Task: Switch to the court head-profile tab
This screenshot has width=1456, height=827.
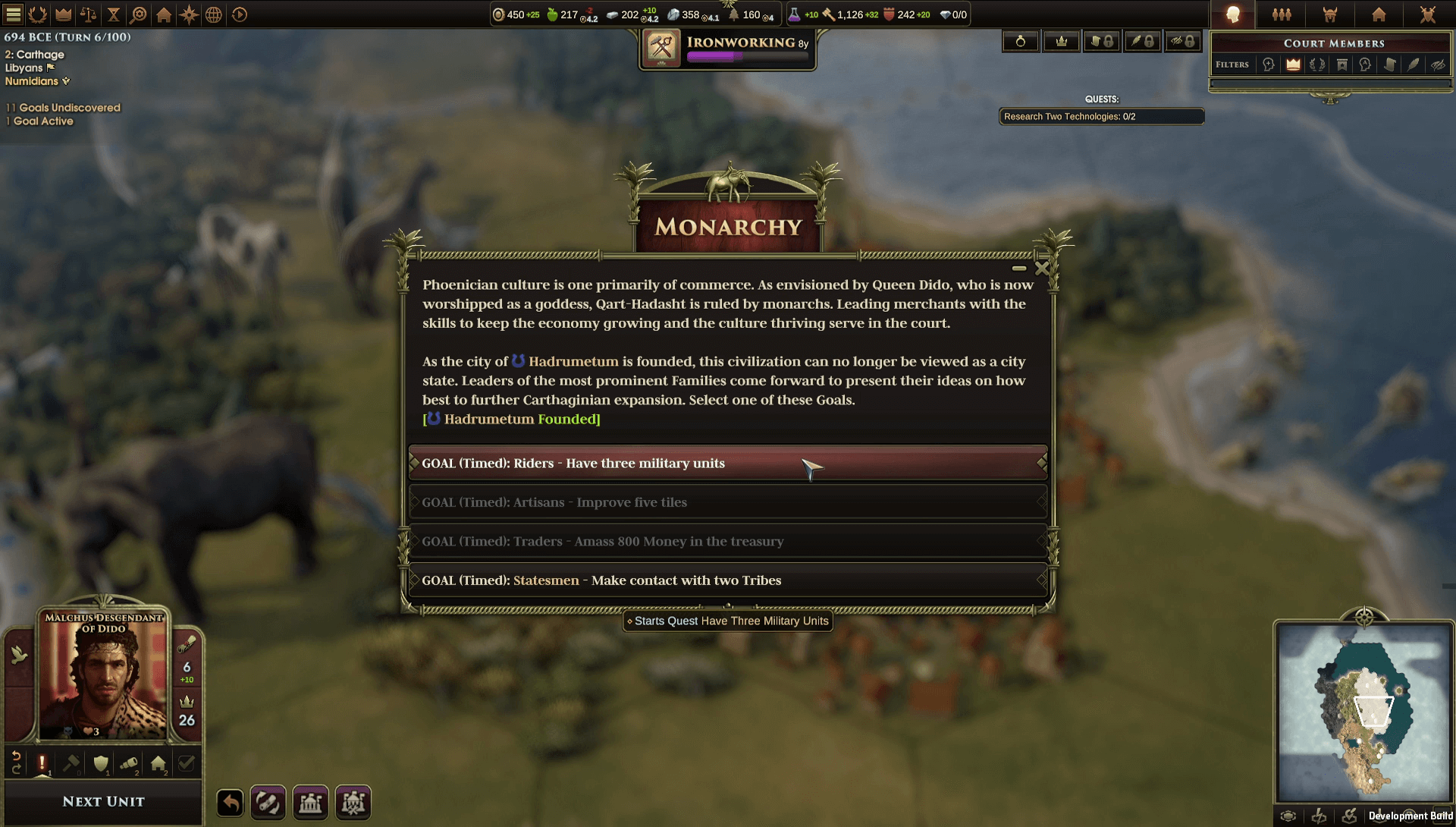Action: pos(1233,14)
